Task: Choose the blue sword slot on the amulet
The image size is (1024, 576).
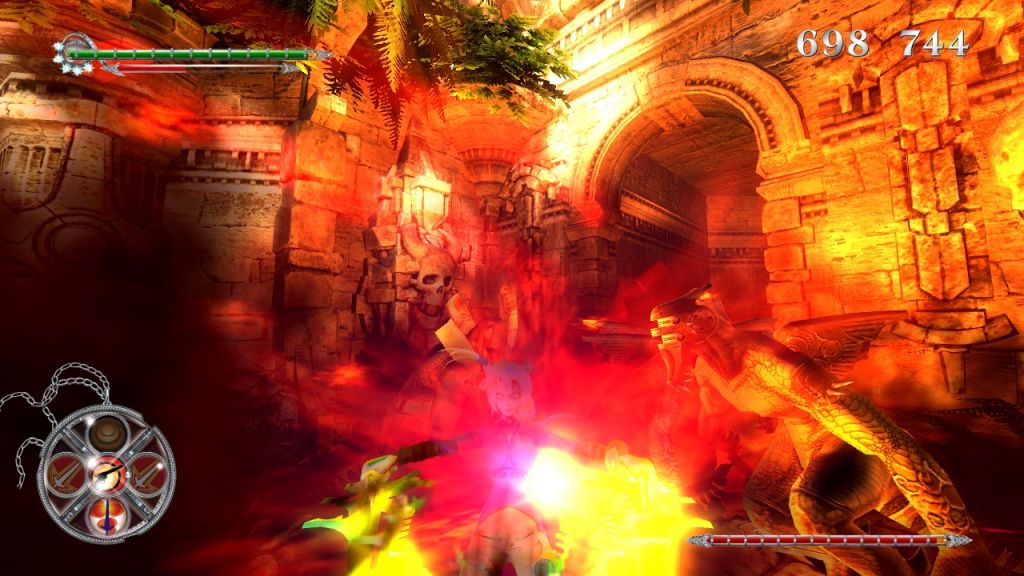Action: [x=105, y=514]
